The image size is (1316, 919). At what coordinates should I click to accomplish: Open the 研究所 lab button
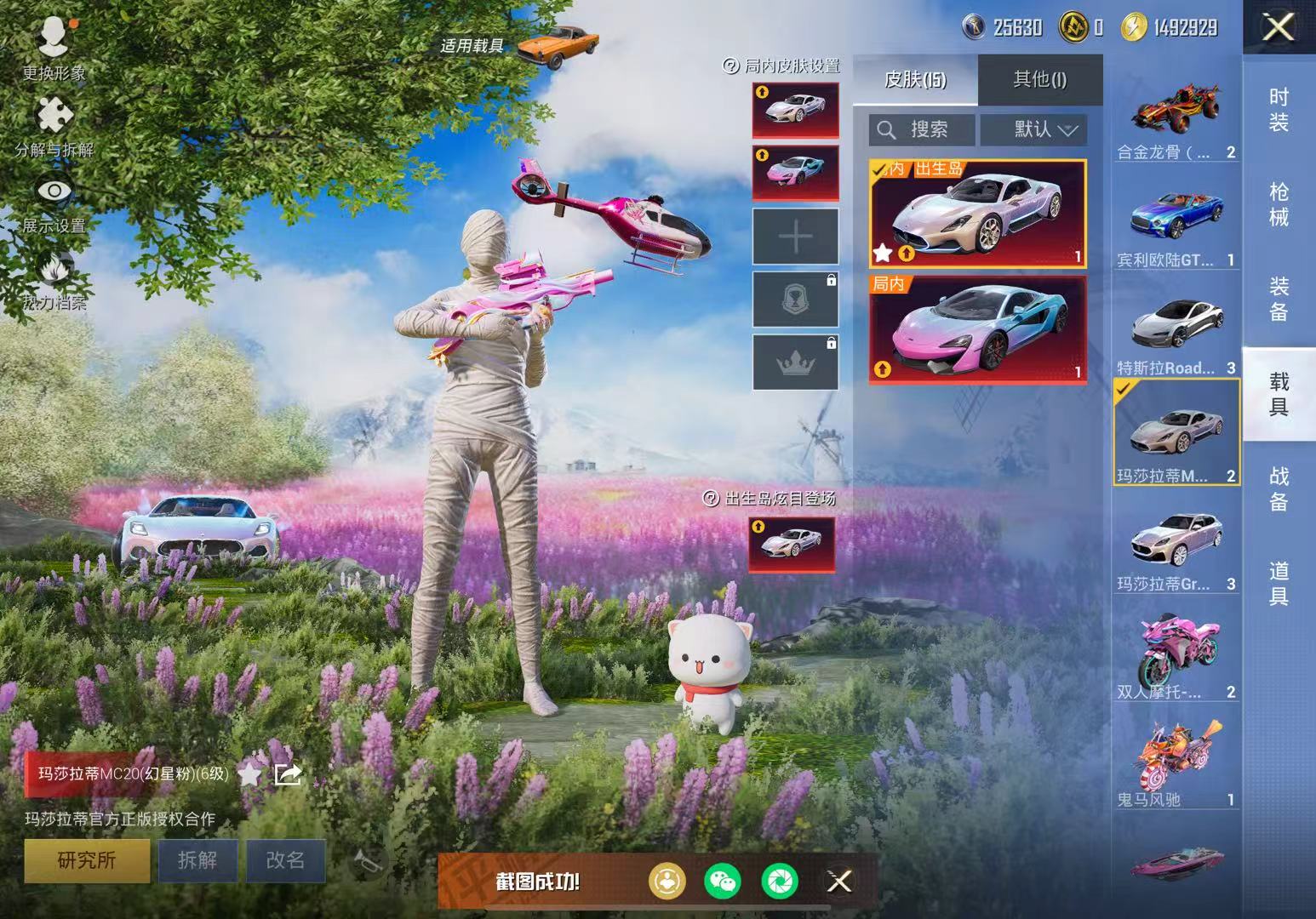click(87, 860)
